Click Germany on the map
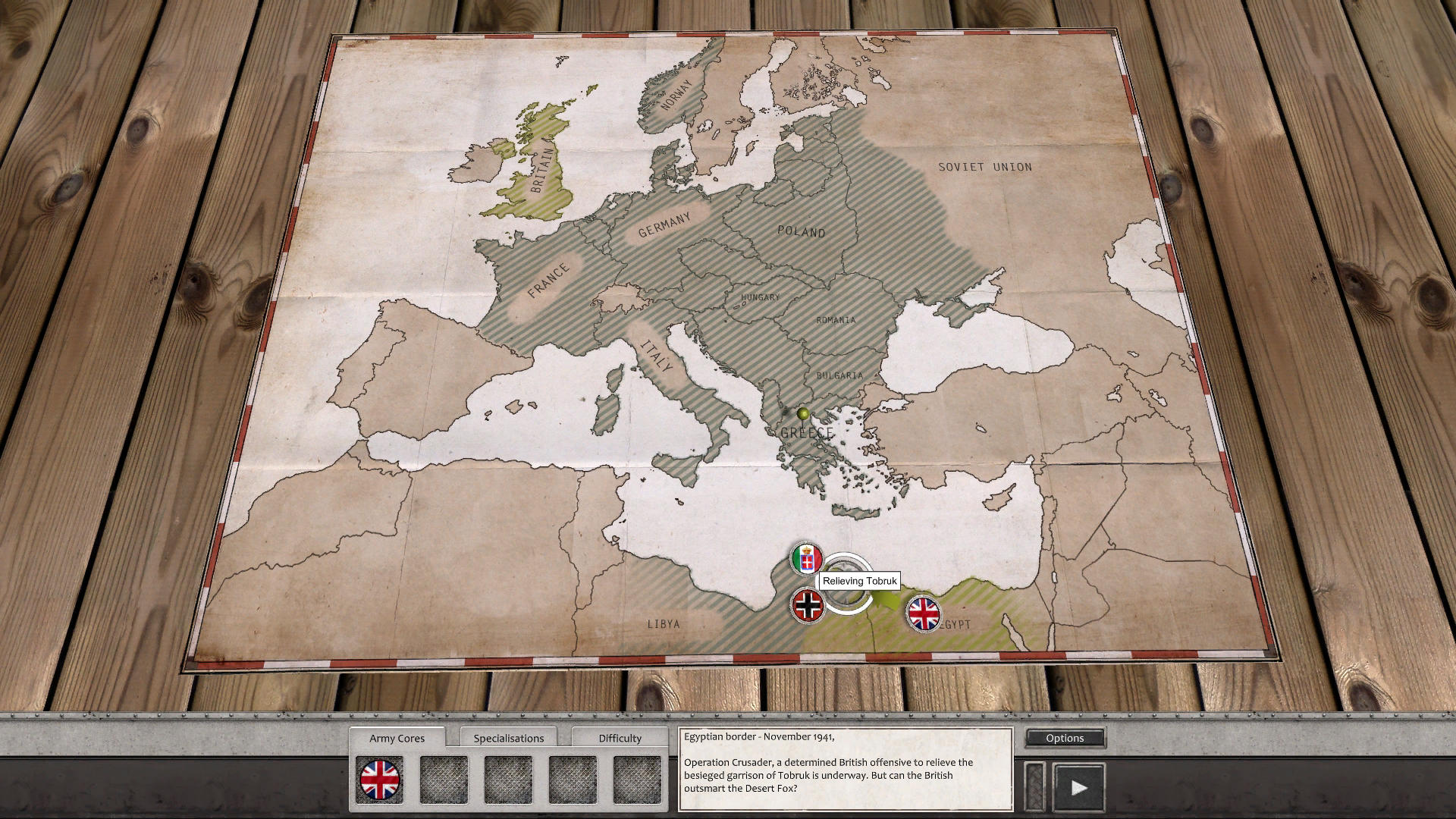The image size is (1456, 819). 666,226
